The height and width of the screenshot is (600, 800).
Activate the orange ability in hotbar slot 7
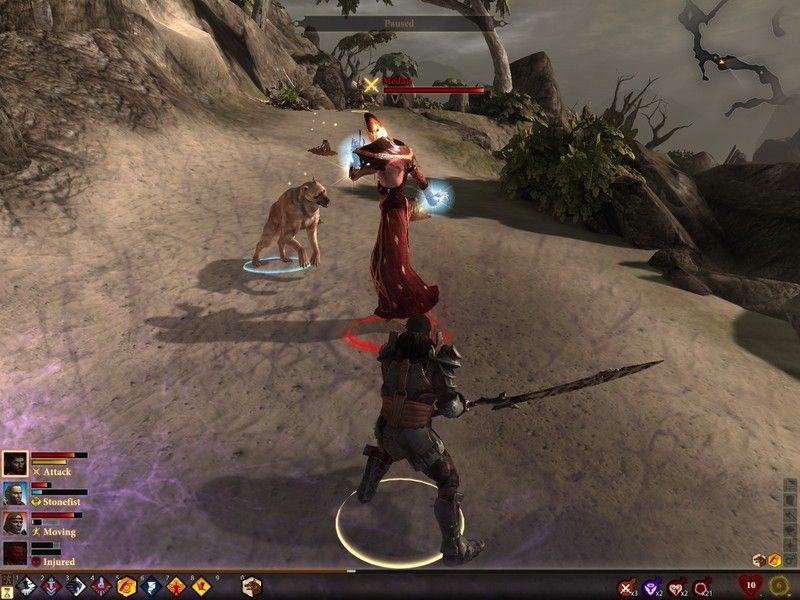[177, 586]
